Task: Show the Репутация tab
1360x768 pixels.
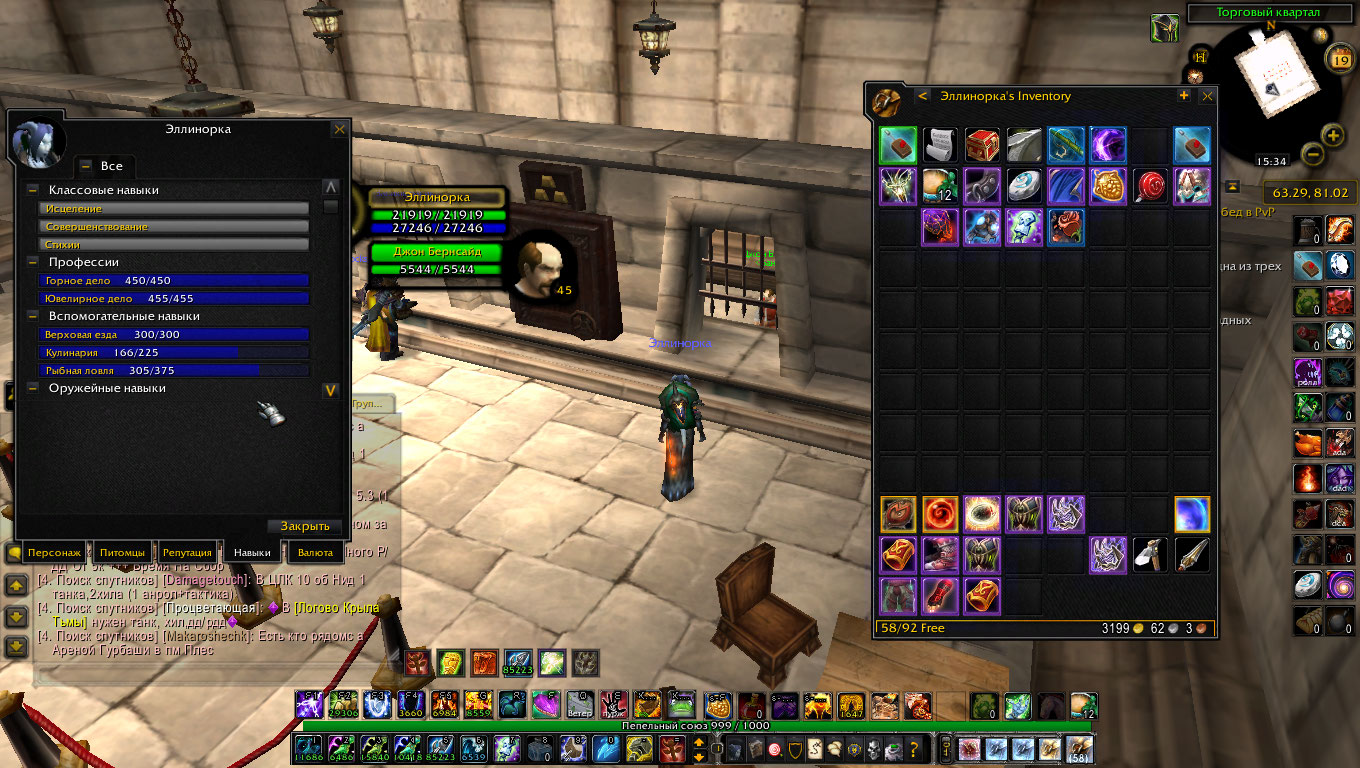Action: (x=187, y=553)
